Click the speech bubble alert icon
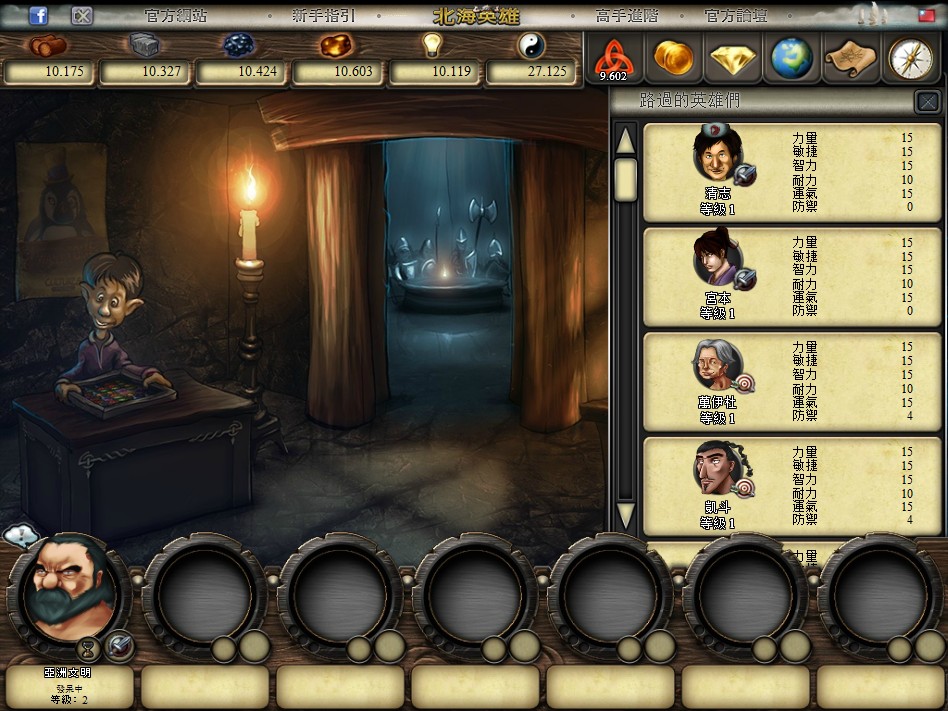The image size is (948, 711). click(x=20, y=537)
